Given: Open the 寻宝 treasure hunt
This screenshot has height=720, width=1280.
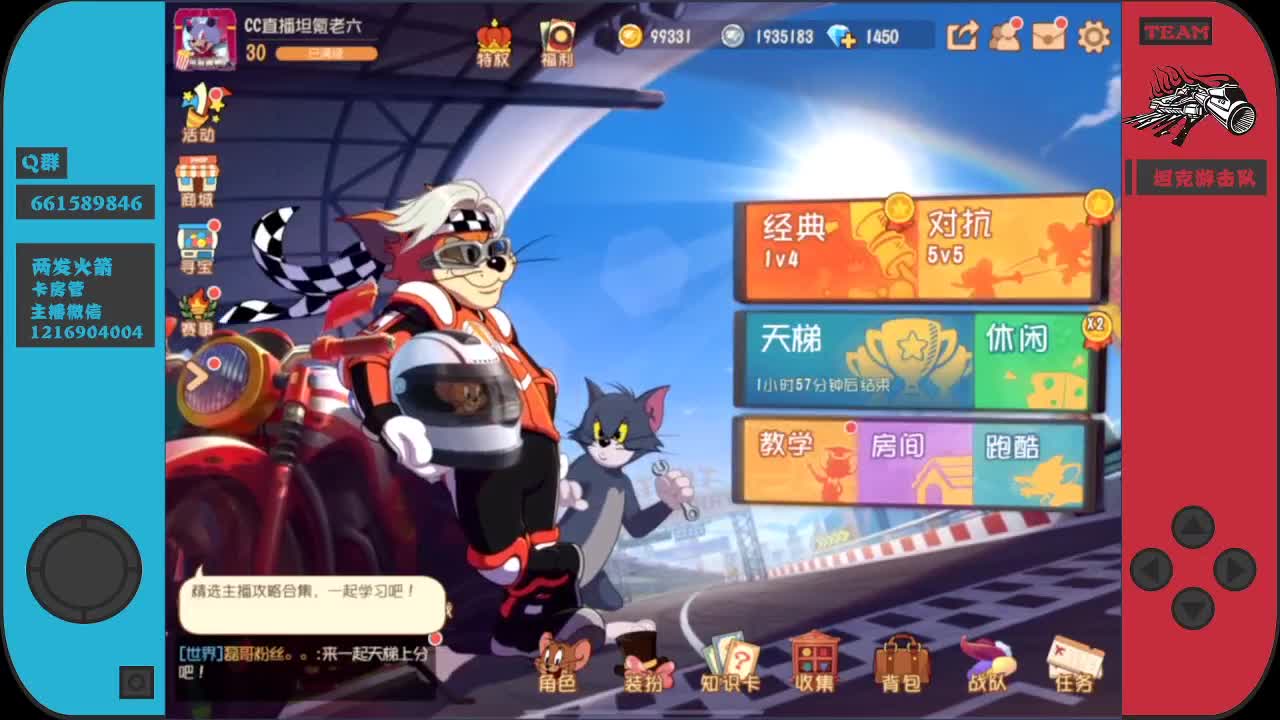Looking at the screenshot, I should [x=199, y=245].
